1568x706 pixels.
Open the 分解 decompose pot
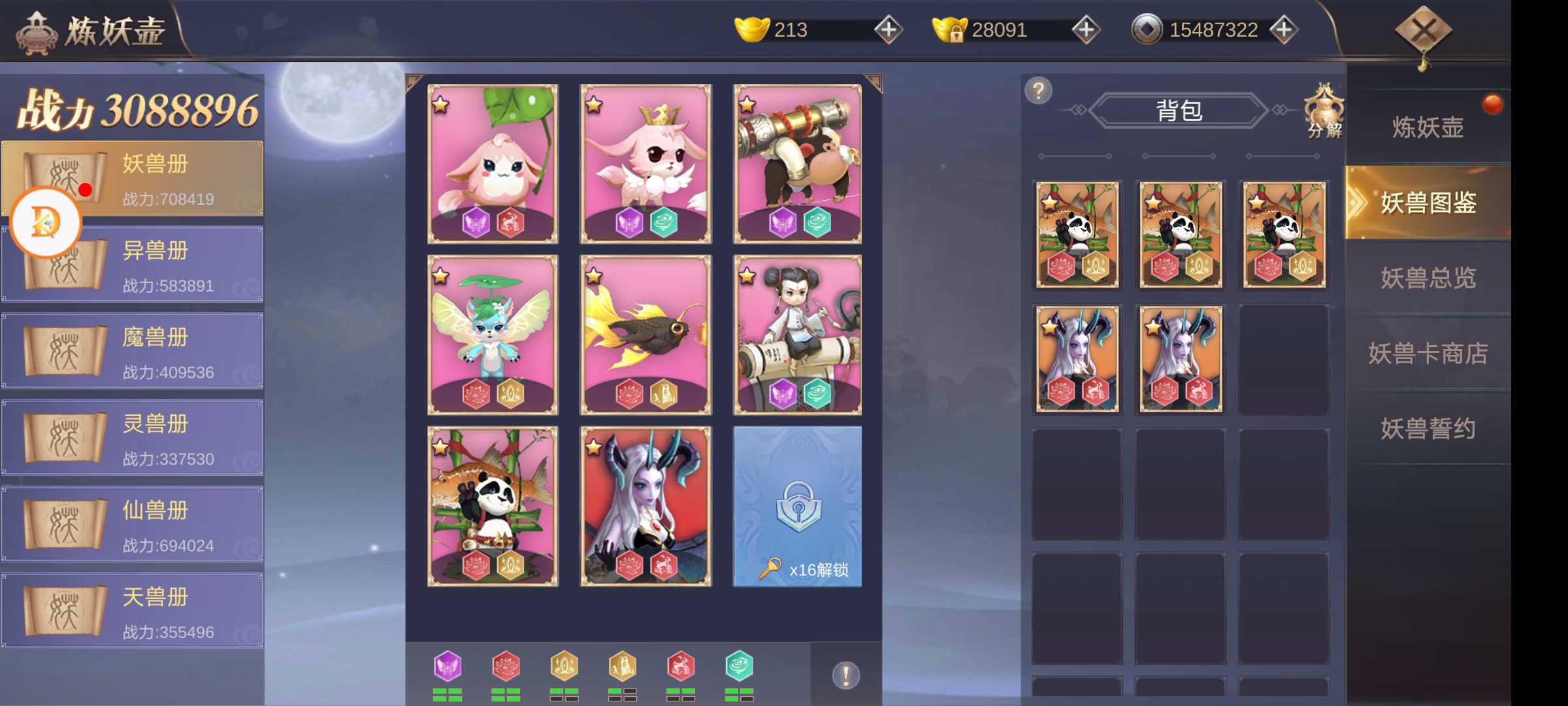1324,111
